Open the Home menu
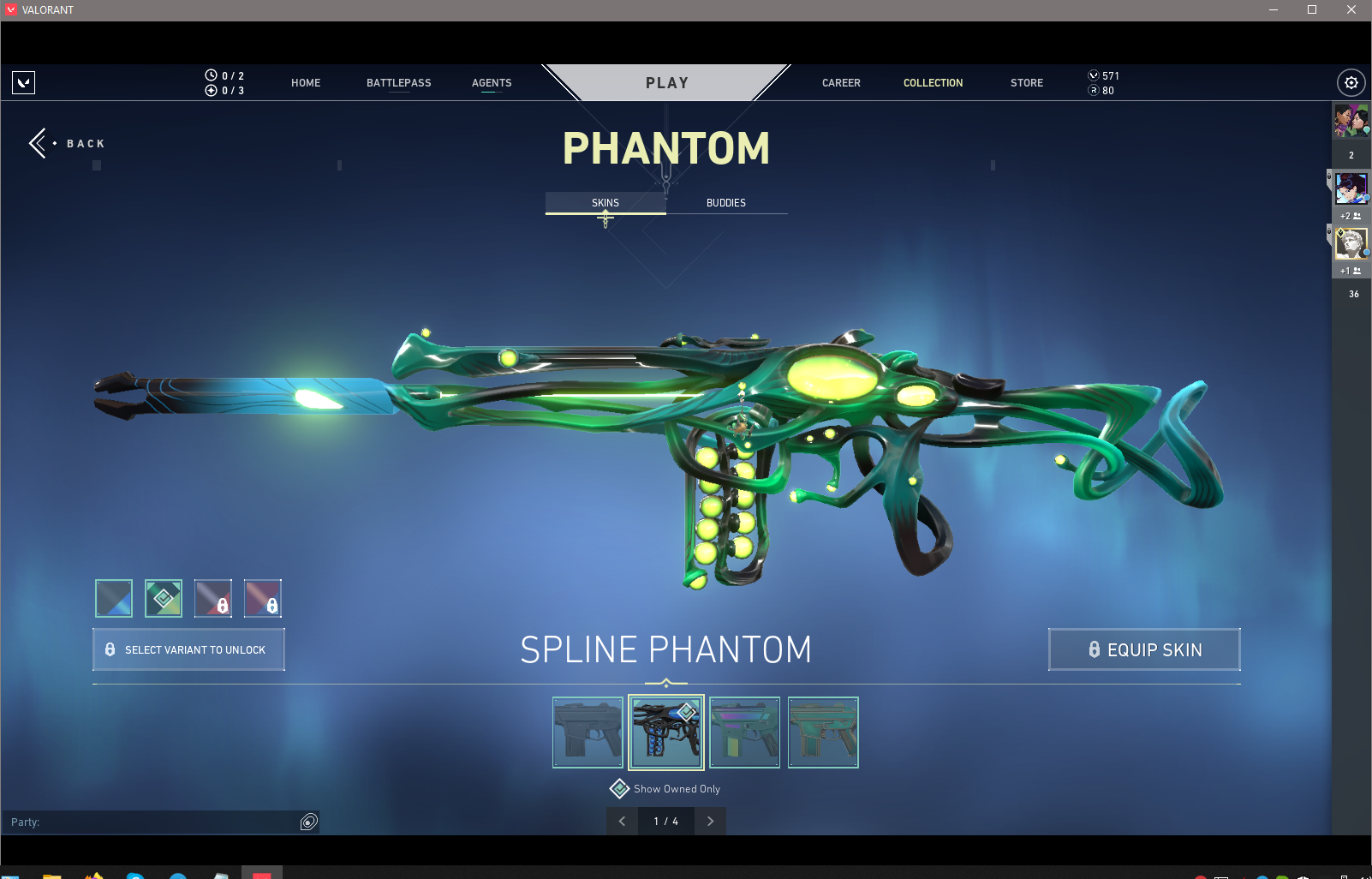 [x=306, y=83]
